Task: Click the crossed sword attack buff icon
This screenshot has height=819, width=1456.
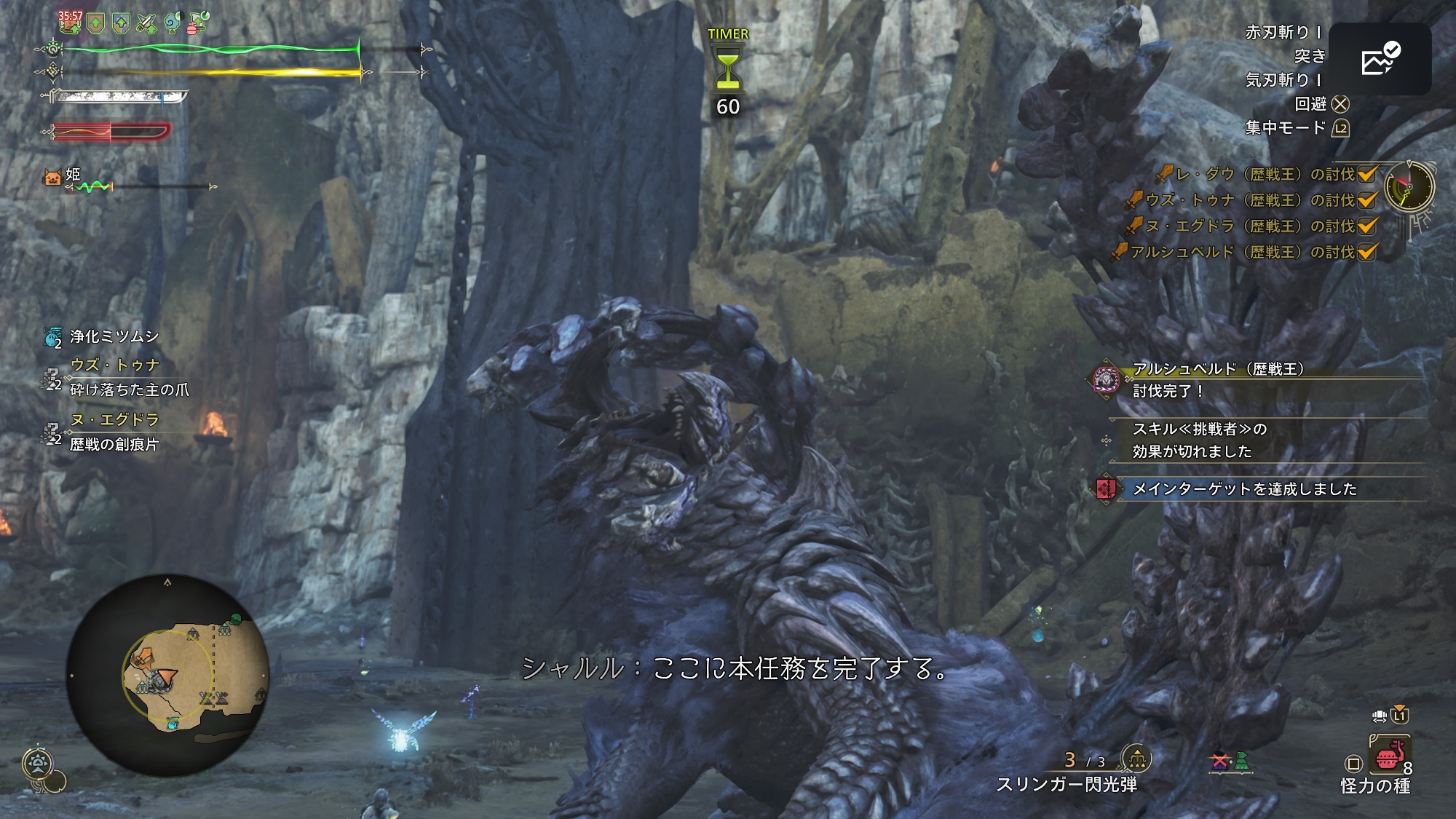Action: tap(146, 25)
